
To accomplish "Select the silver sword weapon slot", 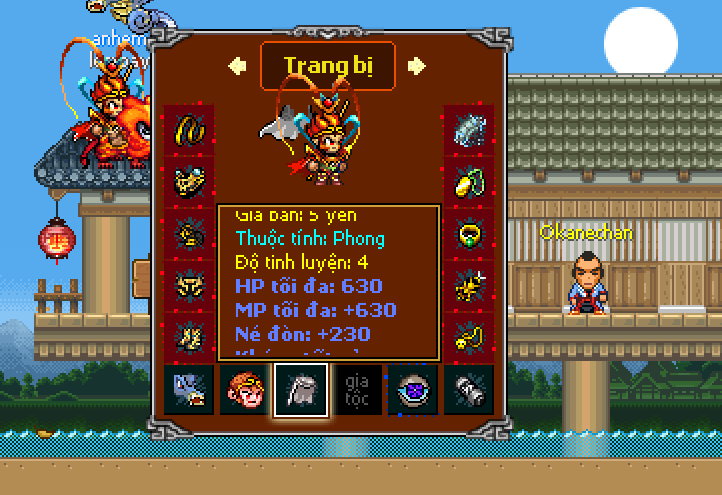I will tap(468, 129).
